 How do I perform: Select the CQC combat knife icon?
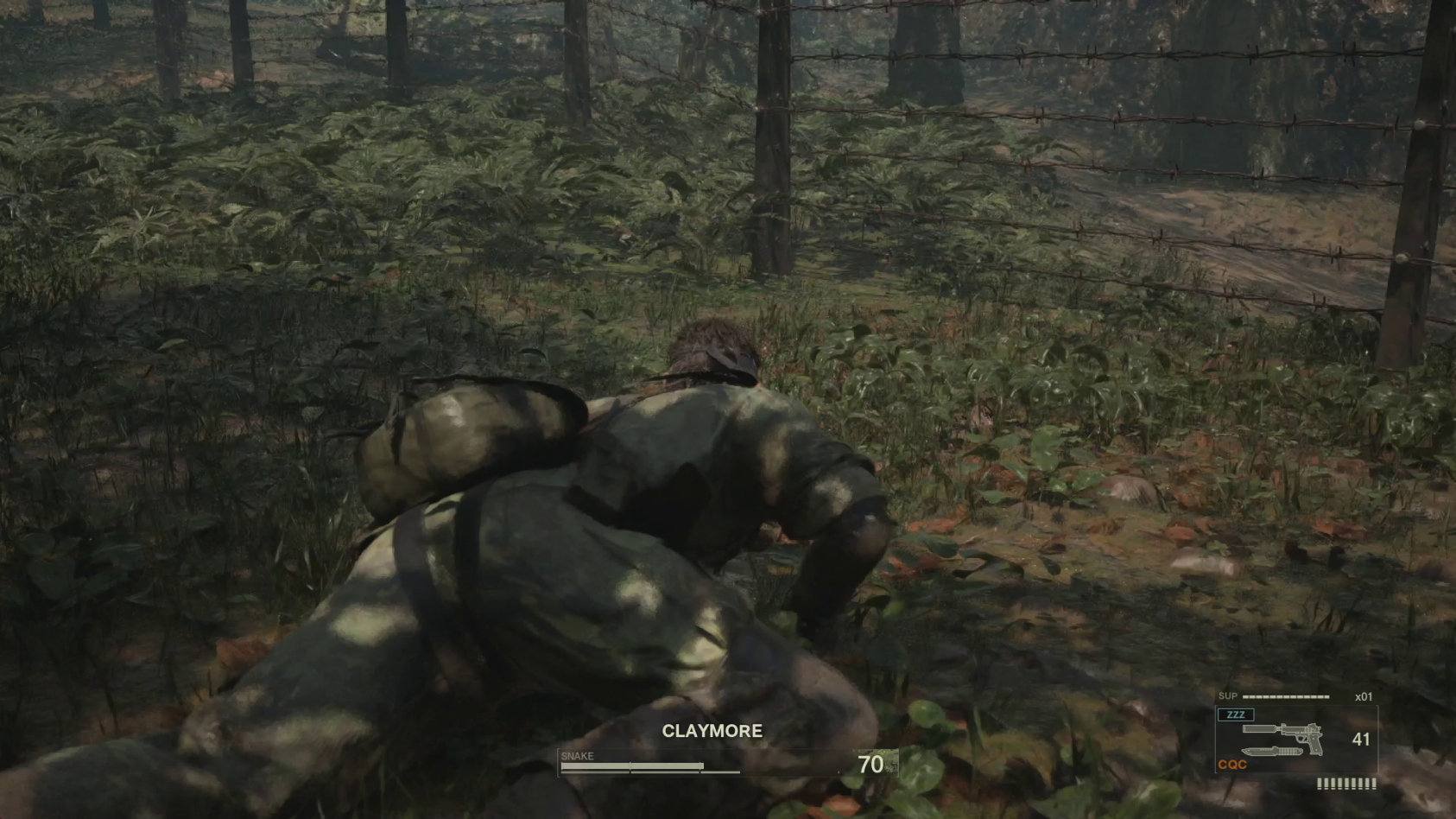pos(1271,752)
